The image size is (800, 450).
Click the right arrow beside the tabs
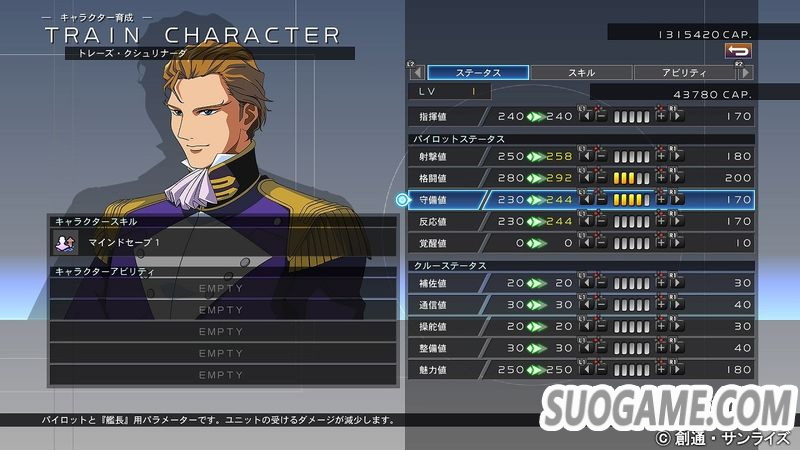[744, 73]
